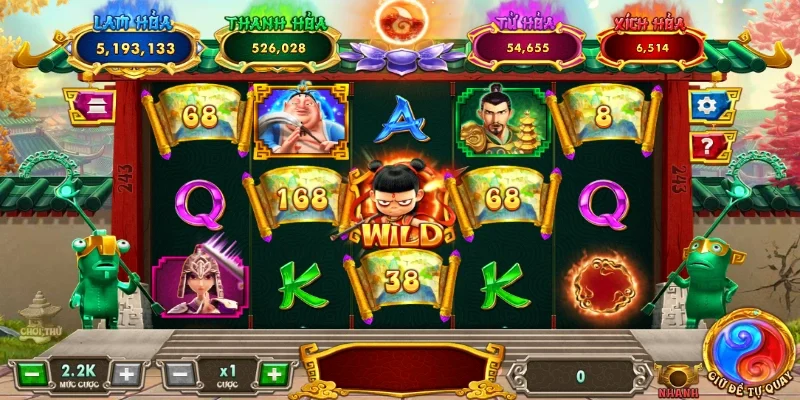This screenshot has height=400, width=800.
Task: Open the question mark help page
Action: 708,147
